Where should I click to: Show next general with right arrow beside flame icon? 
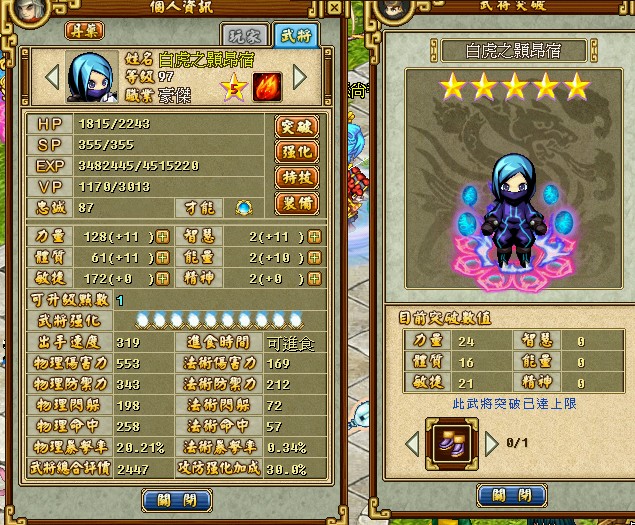(x=300, y=77)
